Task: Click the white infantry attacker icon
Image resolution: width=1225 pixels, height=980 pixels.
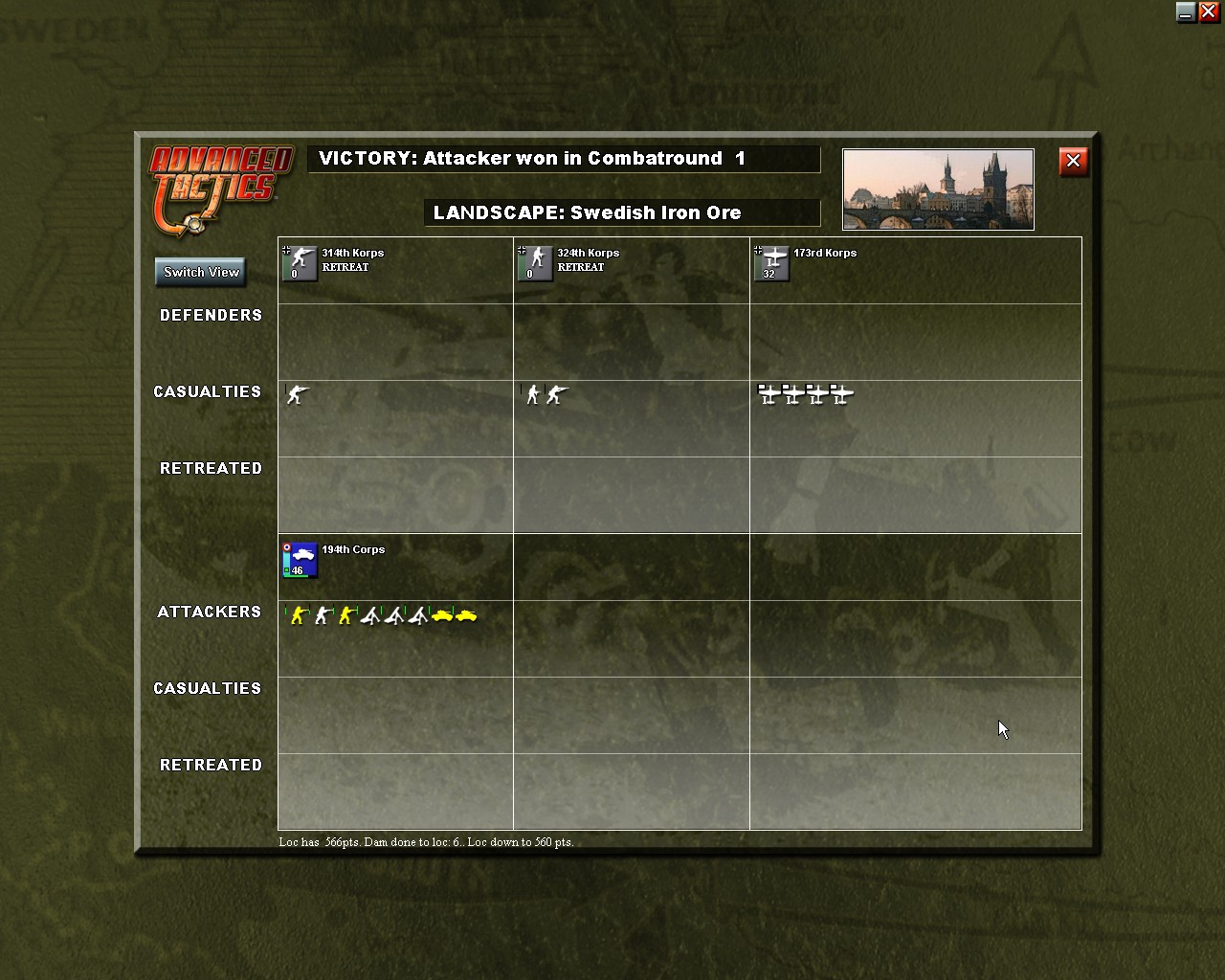Action: click(x=322, y=615)
